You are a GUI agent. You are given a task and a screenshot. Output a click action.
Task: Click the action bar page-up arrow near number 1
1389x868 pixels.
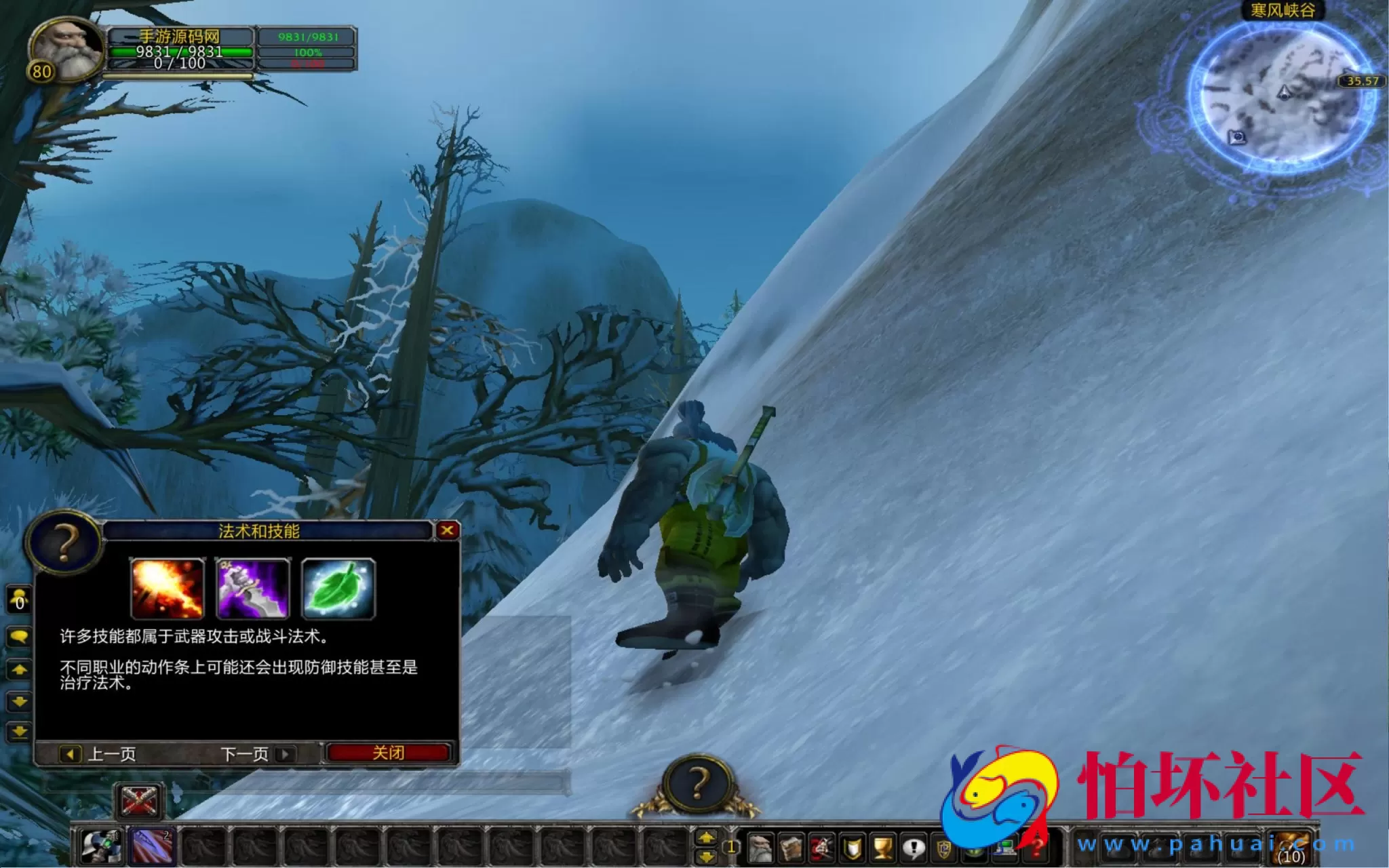click(706, 837)
